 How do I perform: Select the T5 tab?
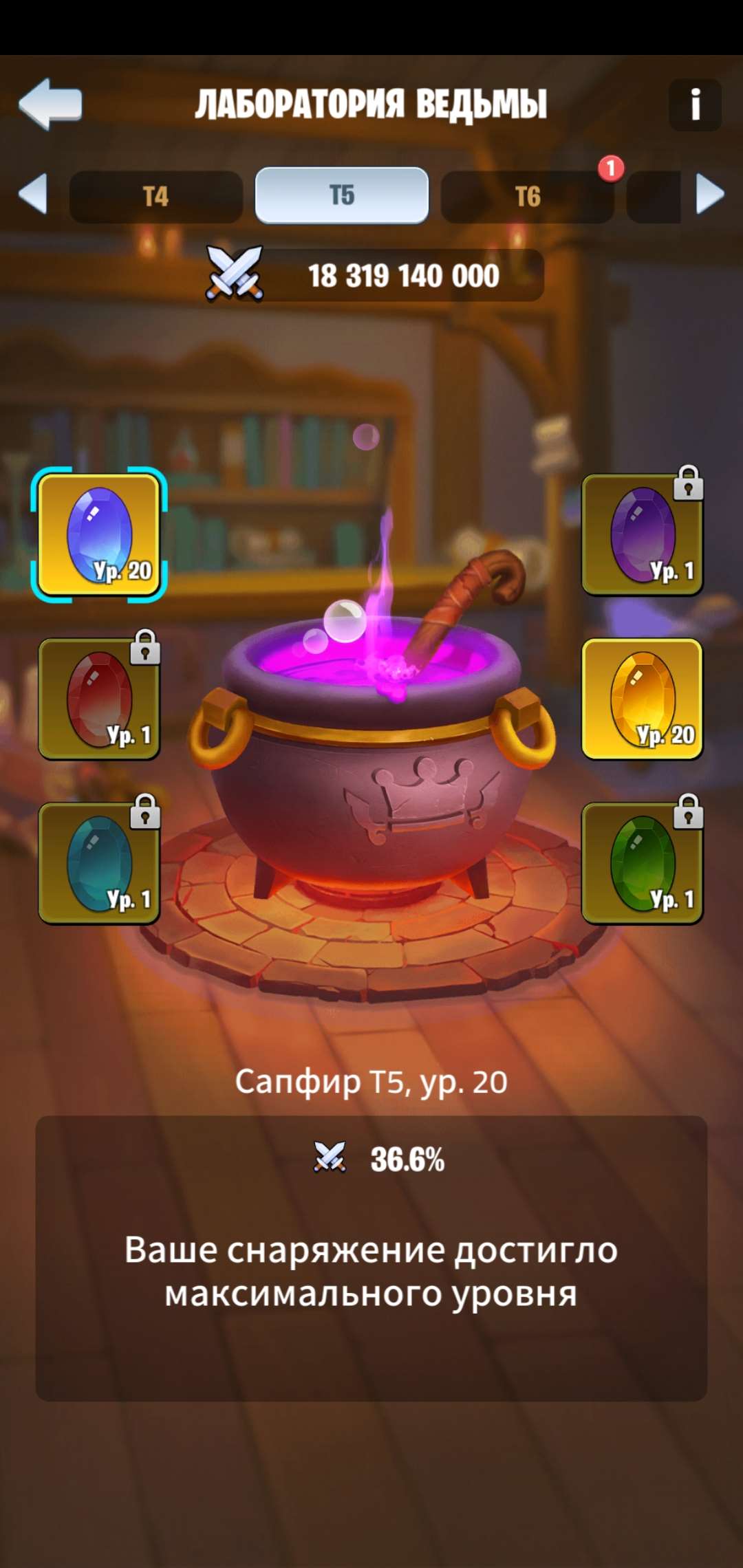tap(342, 196)
